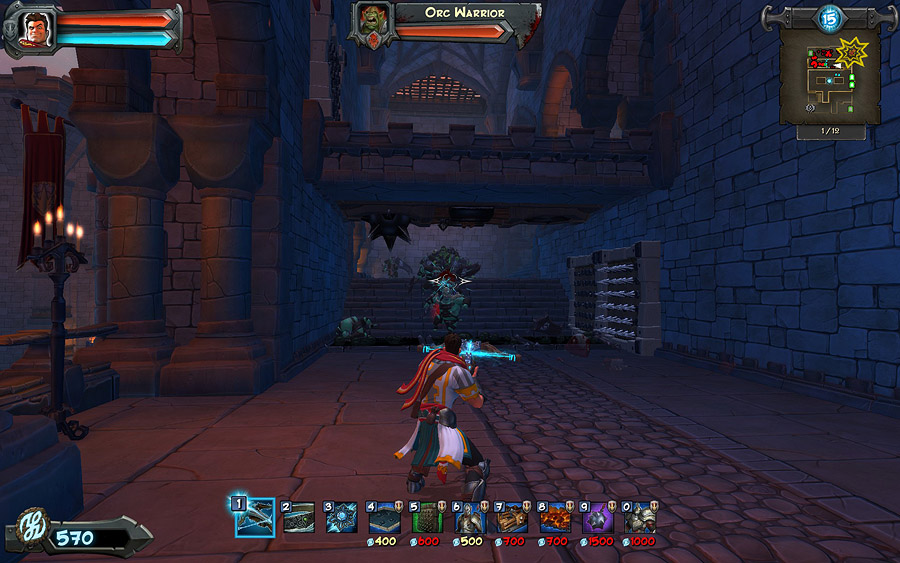Select the crossbow weapon in slot 1
The image size is (900, 563).
point(255,517)
